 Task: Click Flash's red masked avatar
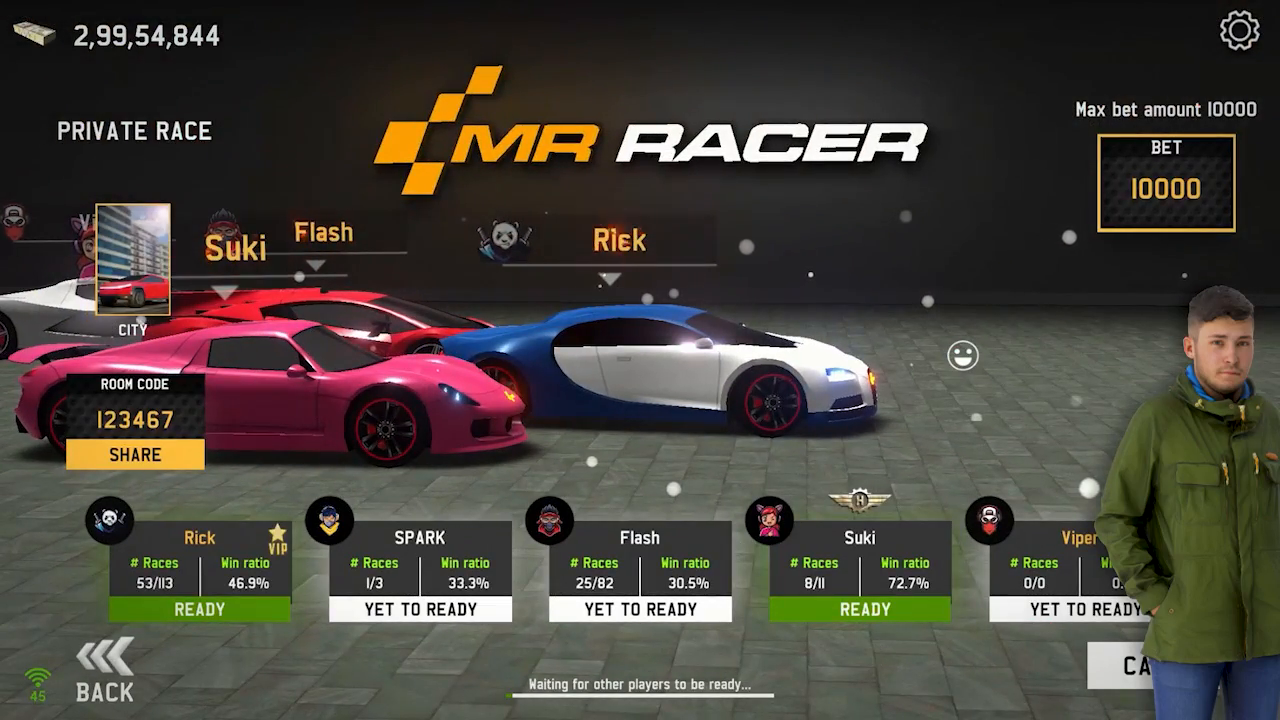pos(550,520)
